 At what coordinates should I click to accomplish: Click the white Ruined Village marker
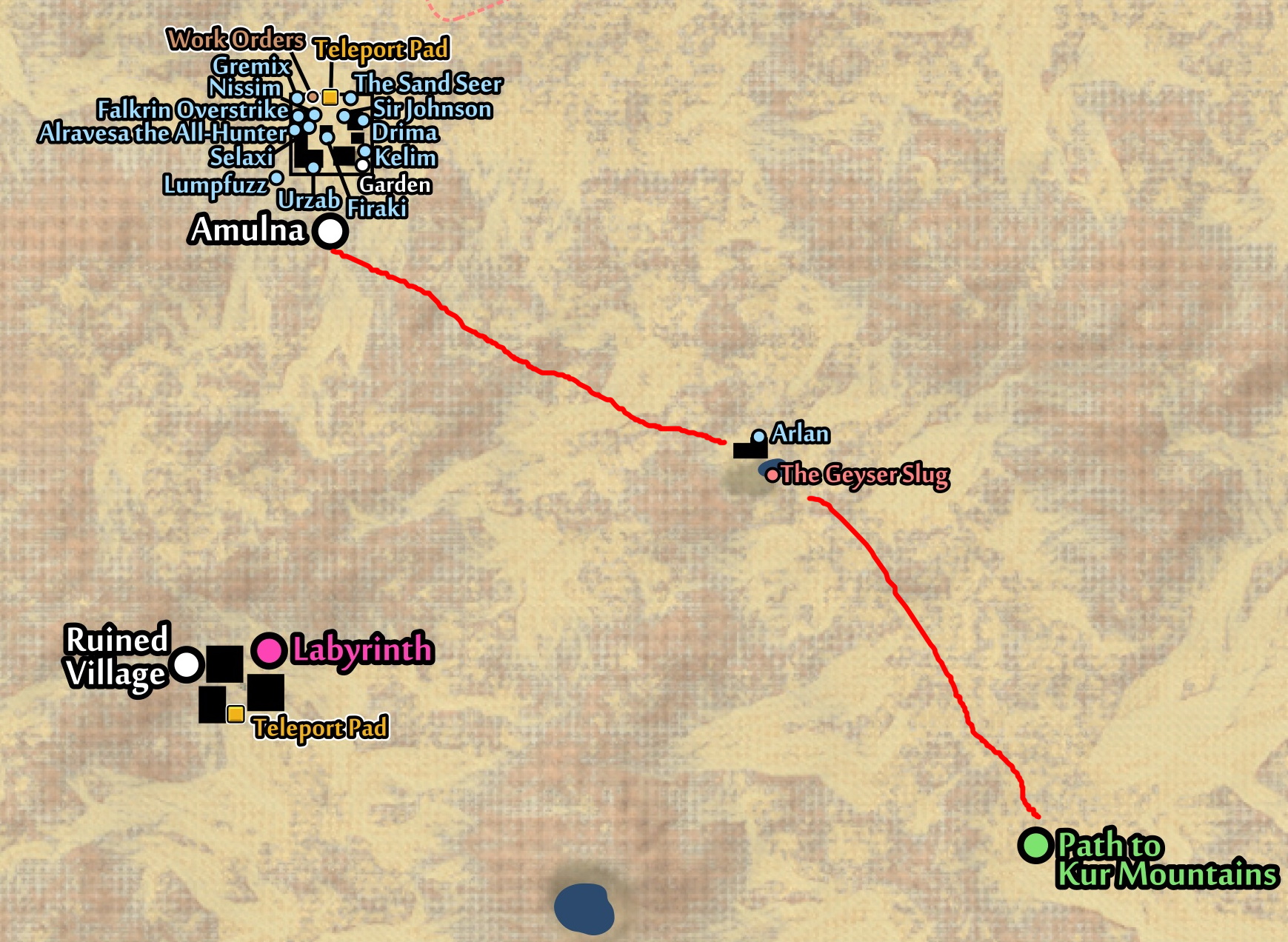click(x=187, y=664)
